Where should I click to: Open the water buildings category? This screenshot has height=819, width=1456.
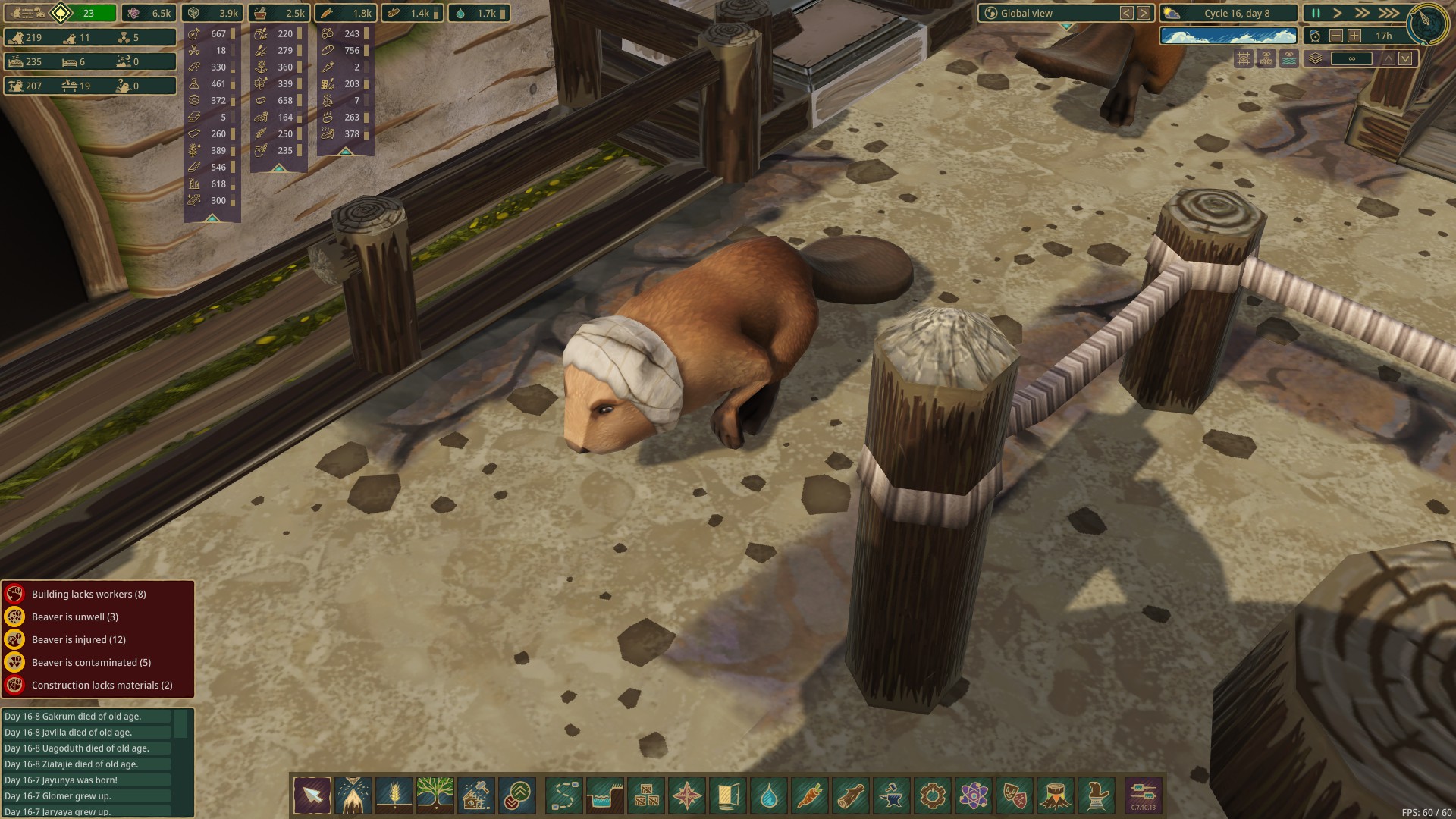[x=769, y=795]
